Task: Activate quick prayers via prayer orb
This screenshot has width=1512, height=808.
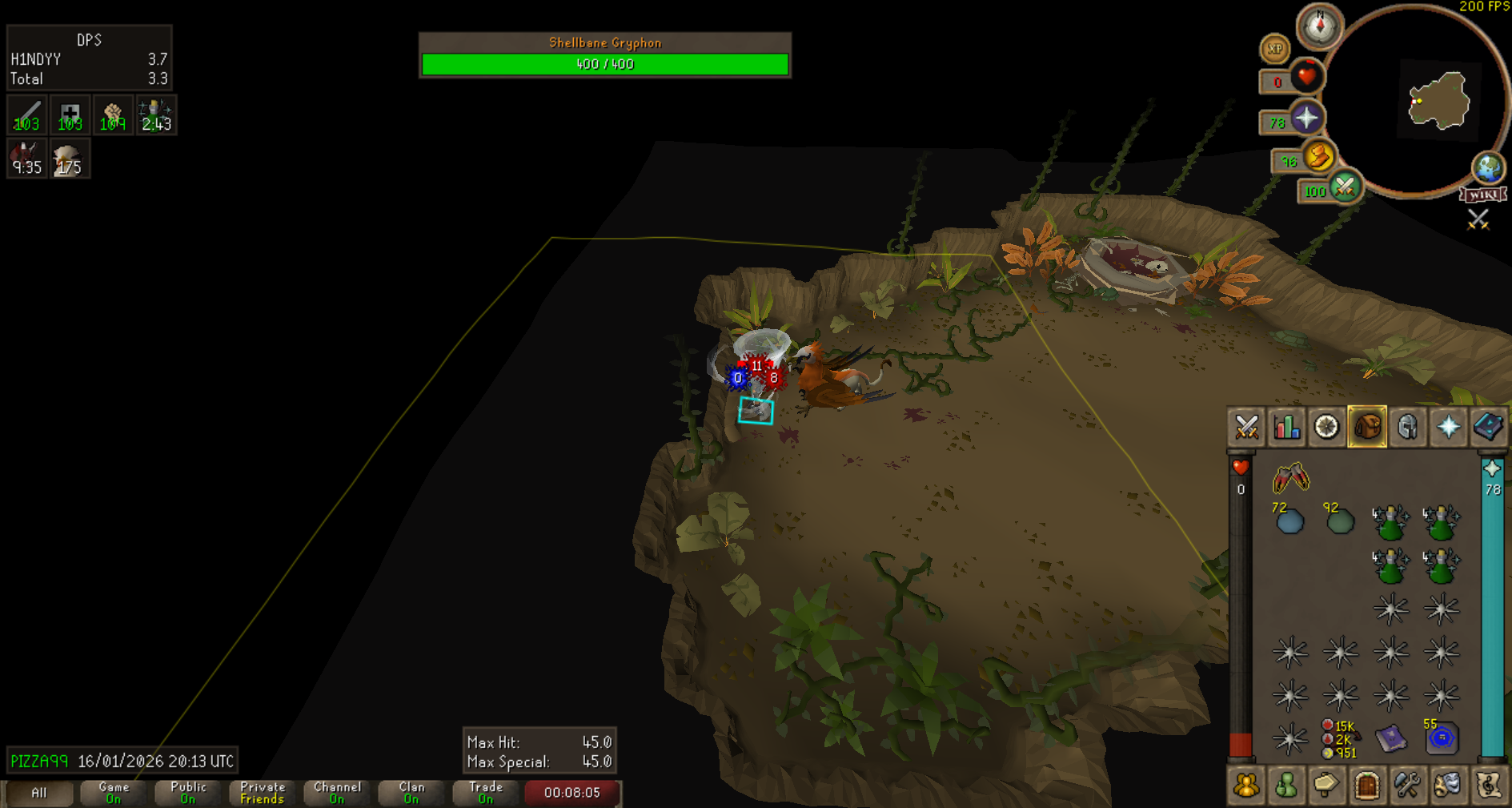Action: click(1306, 119)
